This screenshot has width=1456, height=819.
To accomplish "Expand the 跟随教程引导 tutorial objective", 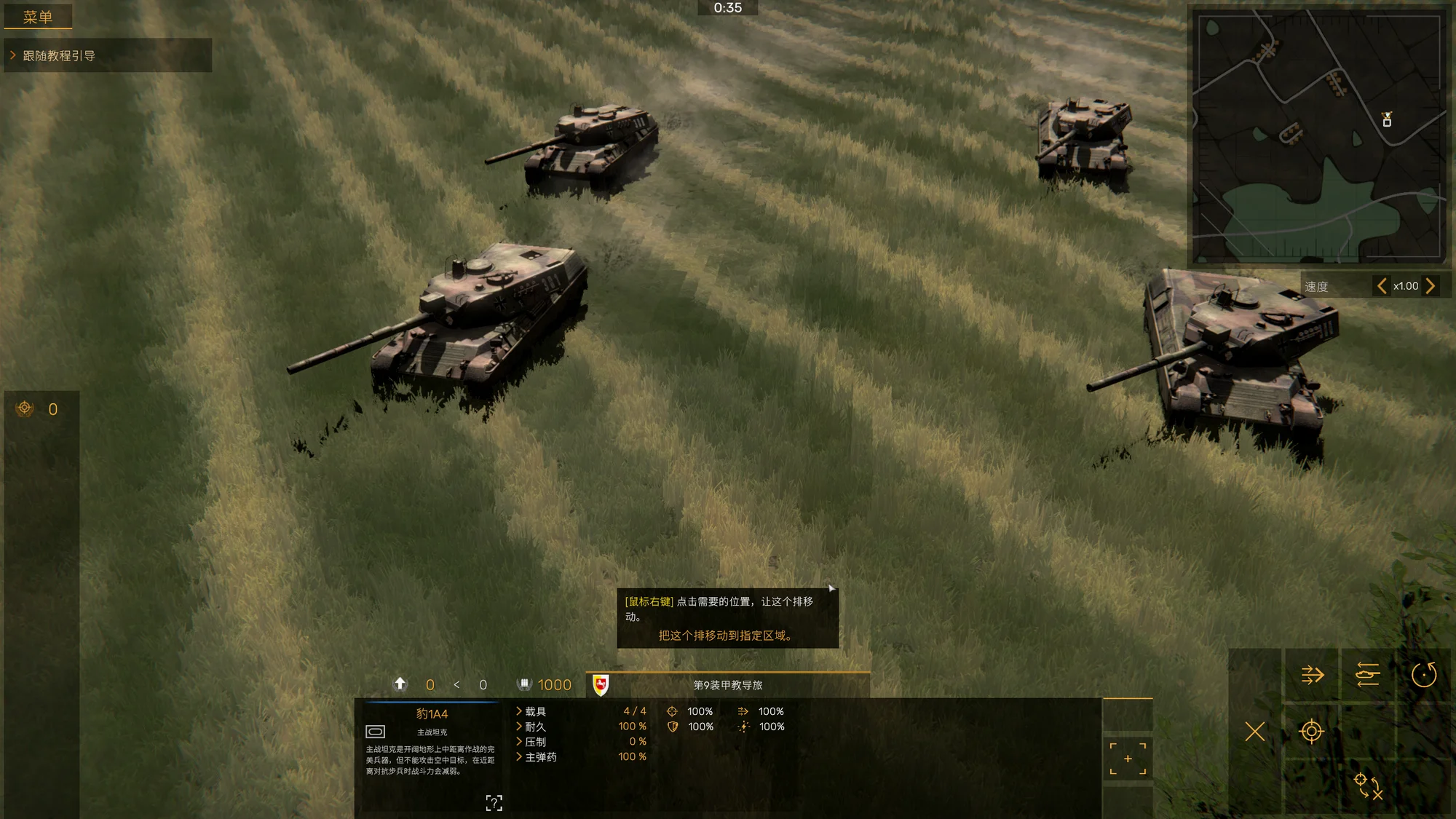I will click(58, 56).
